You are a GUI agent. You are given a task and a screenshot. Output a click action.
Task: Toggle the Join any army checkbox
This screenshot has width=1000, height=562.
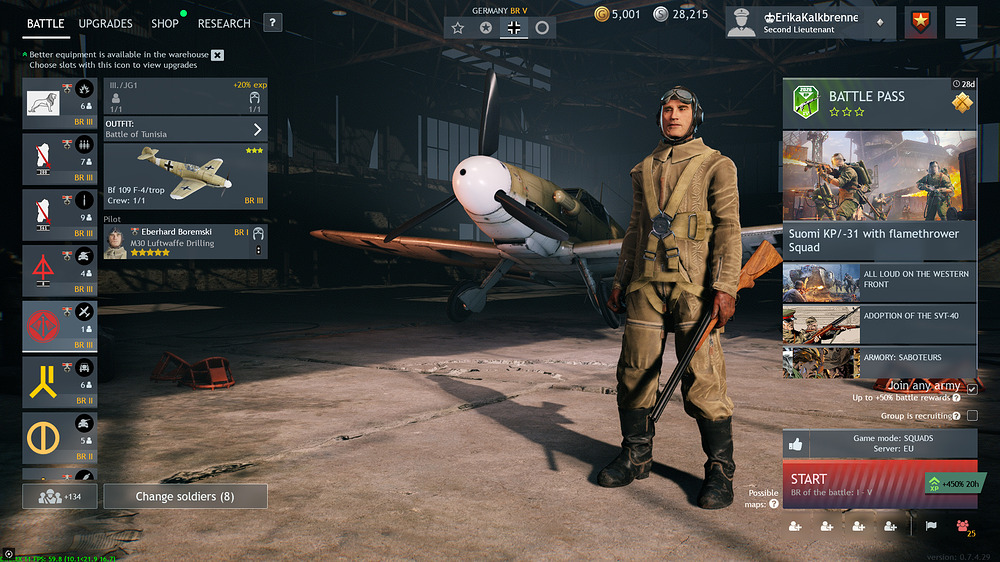(x=971, y=388)
